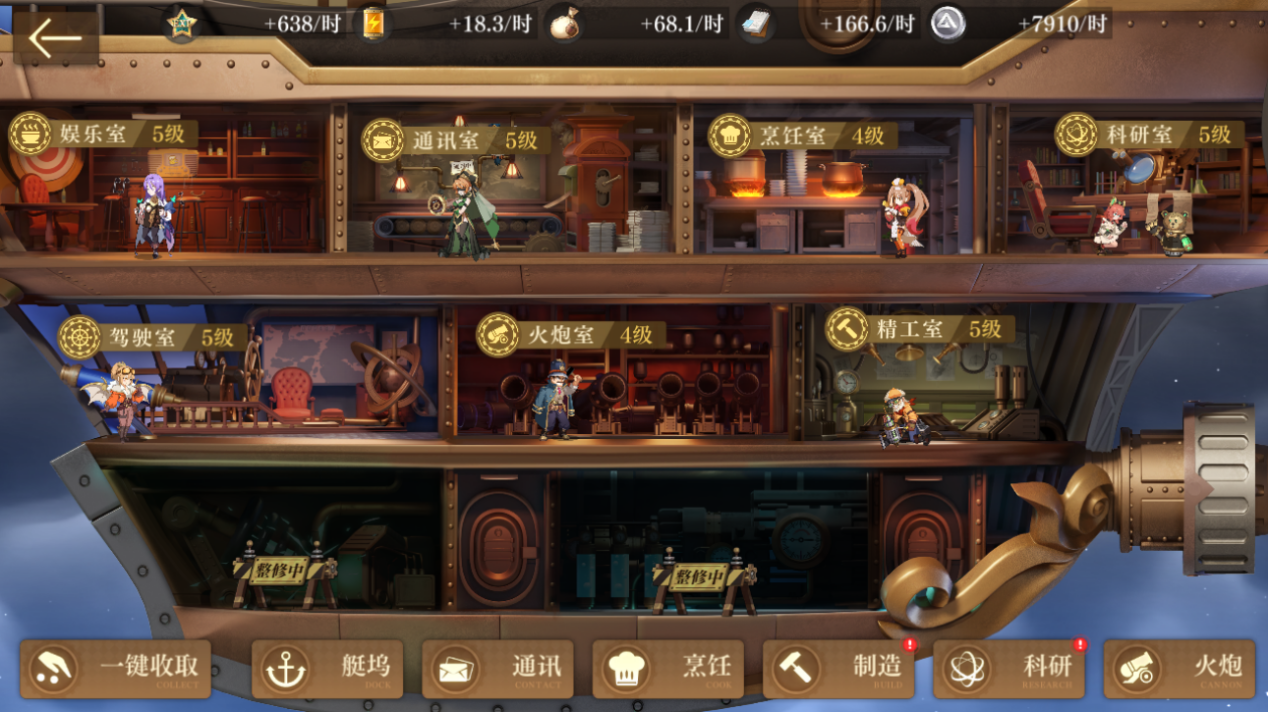This screenshot has width=1268, height=712.
Task: Open the 艇坞 dock menu
Action: tap(327, 668)
